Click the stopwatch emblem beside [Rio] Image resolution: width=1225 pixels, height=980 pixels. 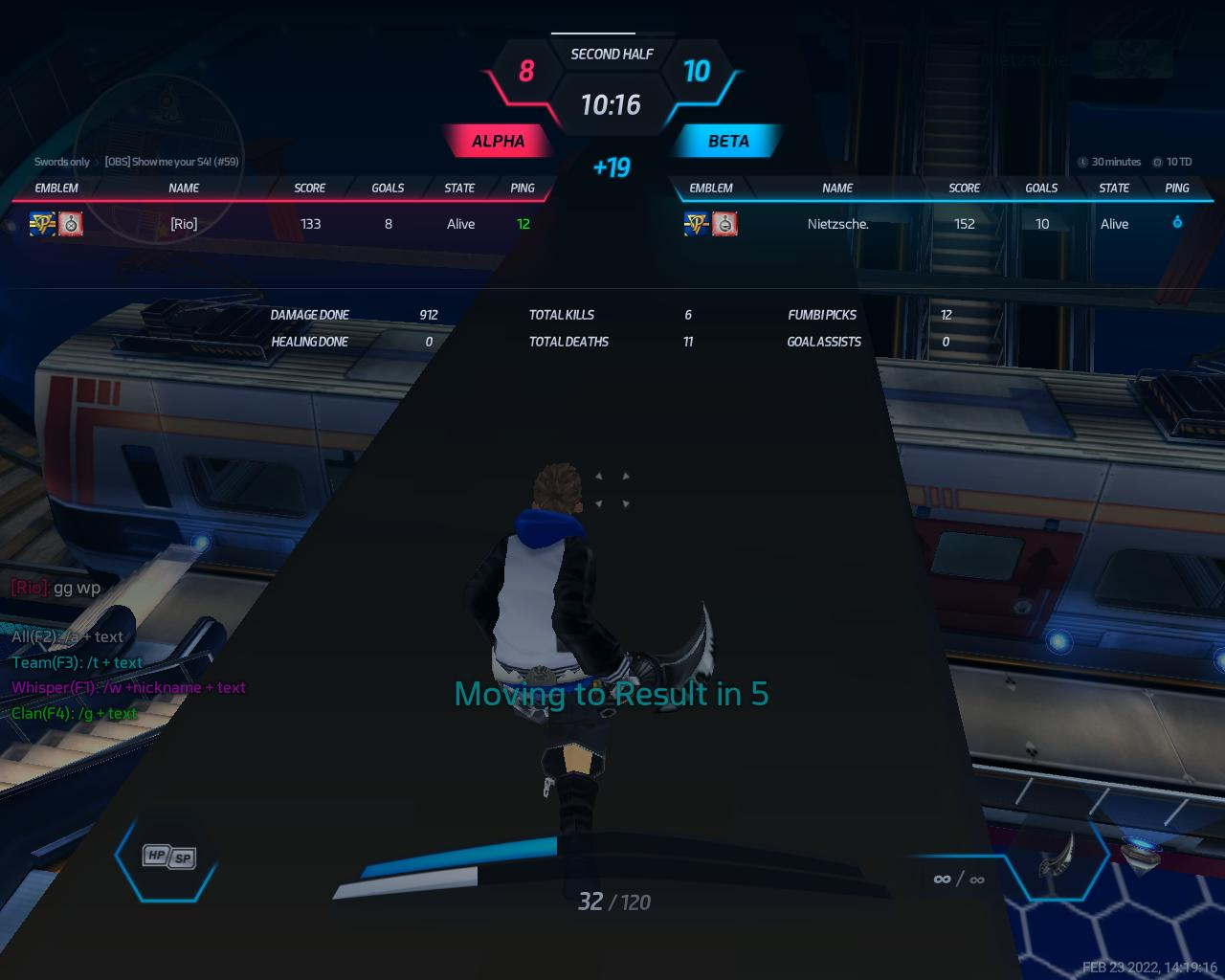[x=71, y=224]
